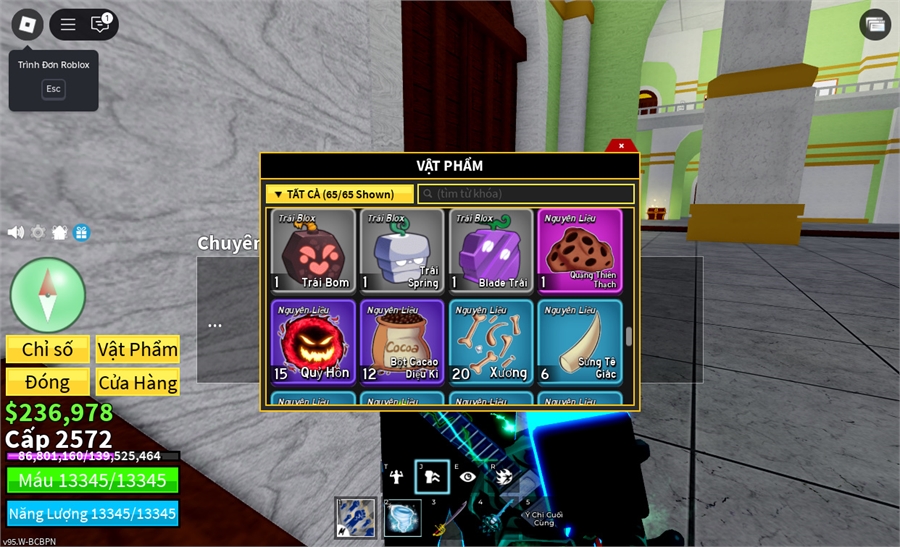Screen dimensions: 900x547
Task: Close the Vật Phẩm inventory window
Action: (621, 146)
